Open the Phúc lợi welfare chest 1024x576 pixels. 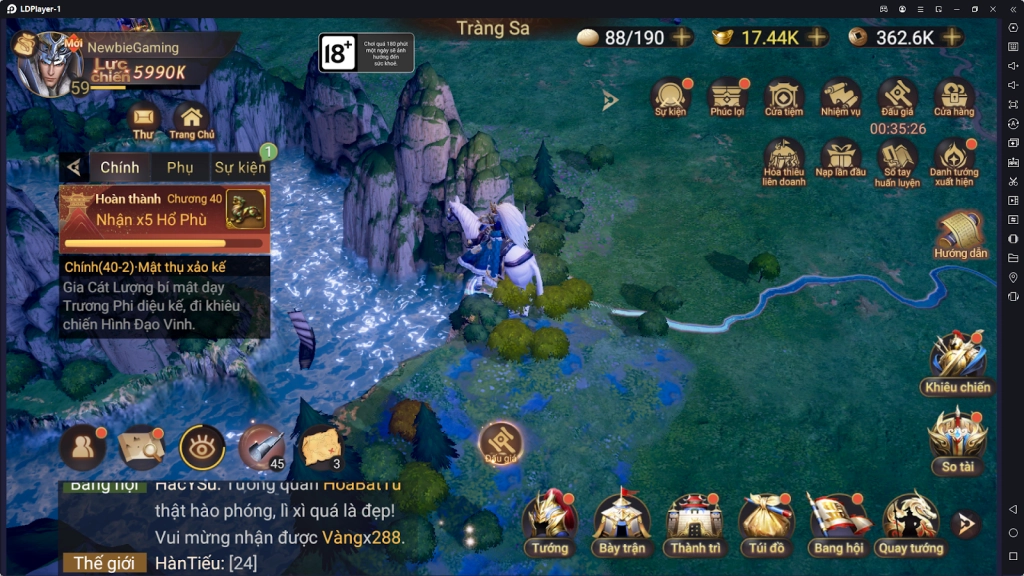point(727,97)
